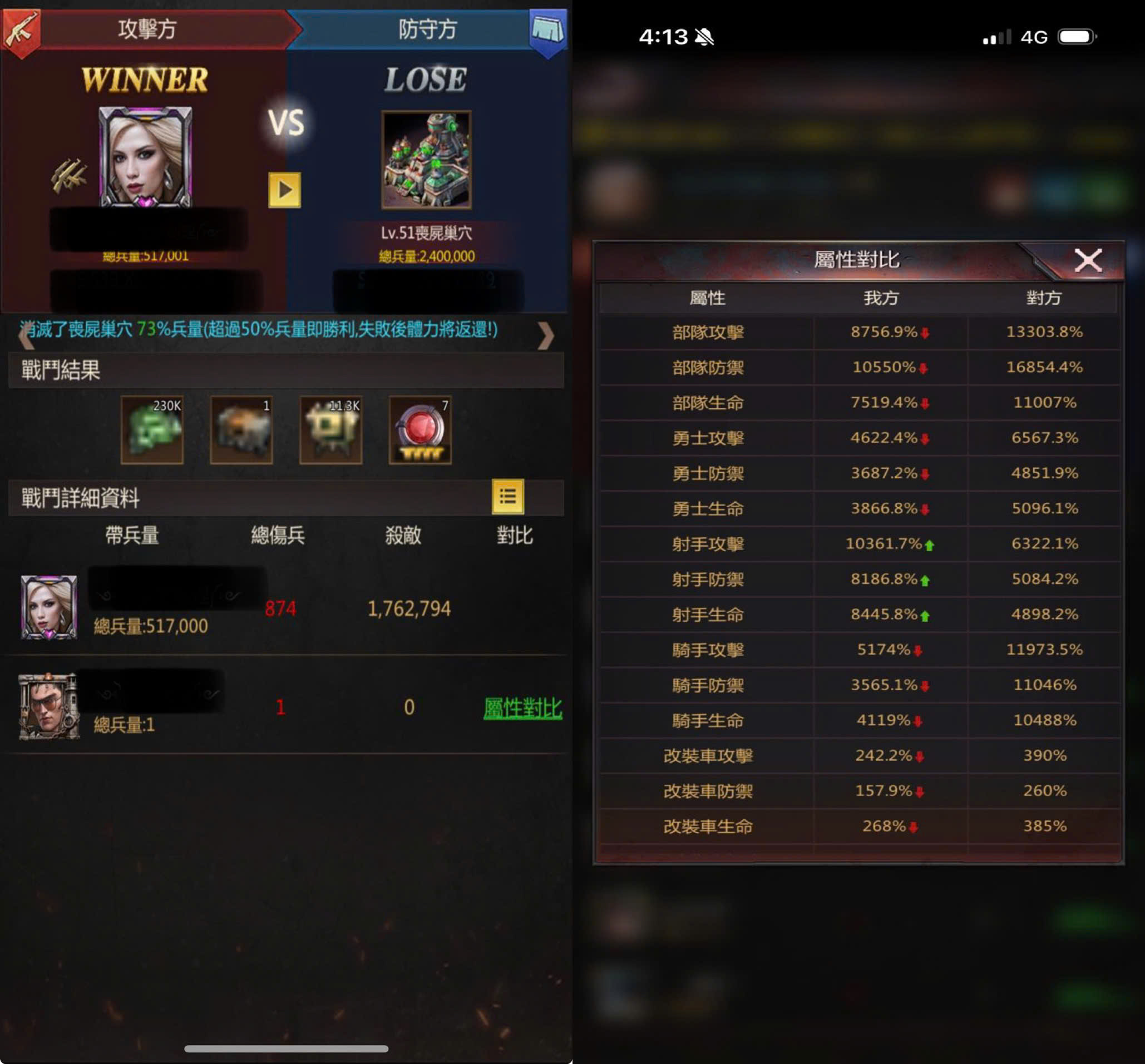Click the reward item icon showing 11.3K

(332, 430)
